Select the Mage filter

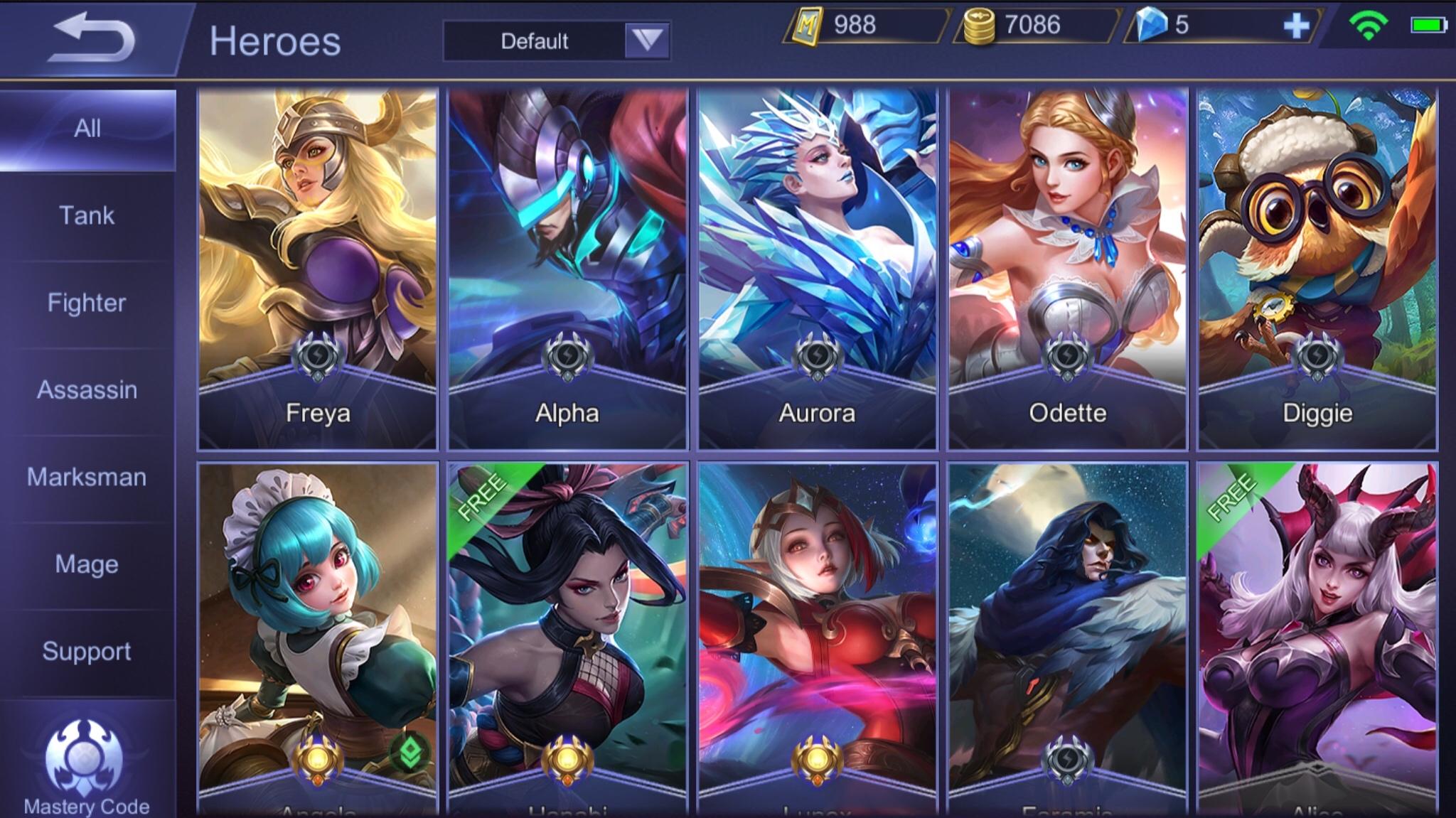[x=87, y=565]
